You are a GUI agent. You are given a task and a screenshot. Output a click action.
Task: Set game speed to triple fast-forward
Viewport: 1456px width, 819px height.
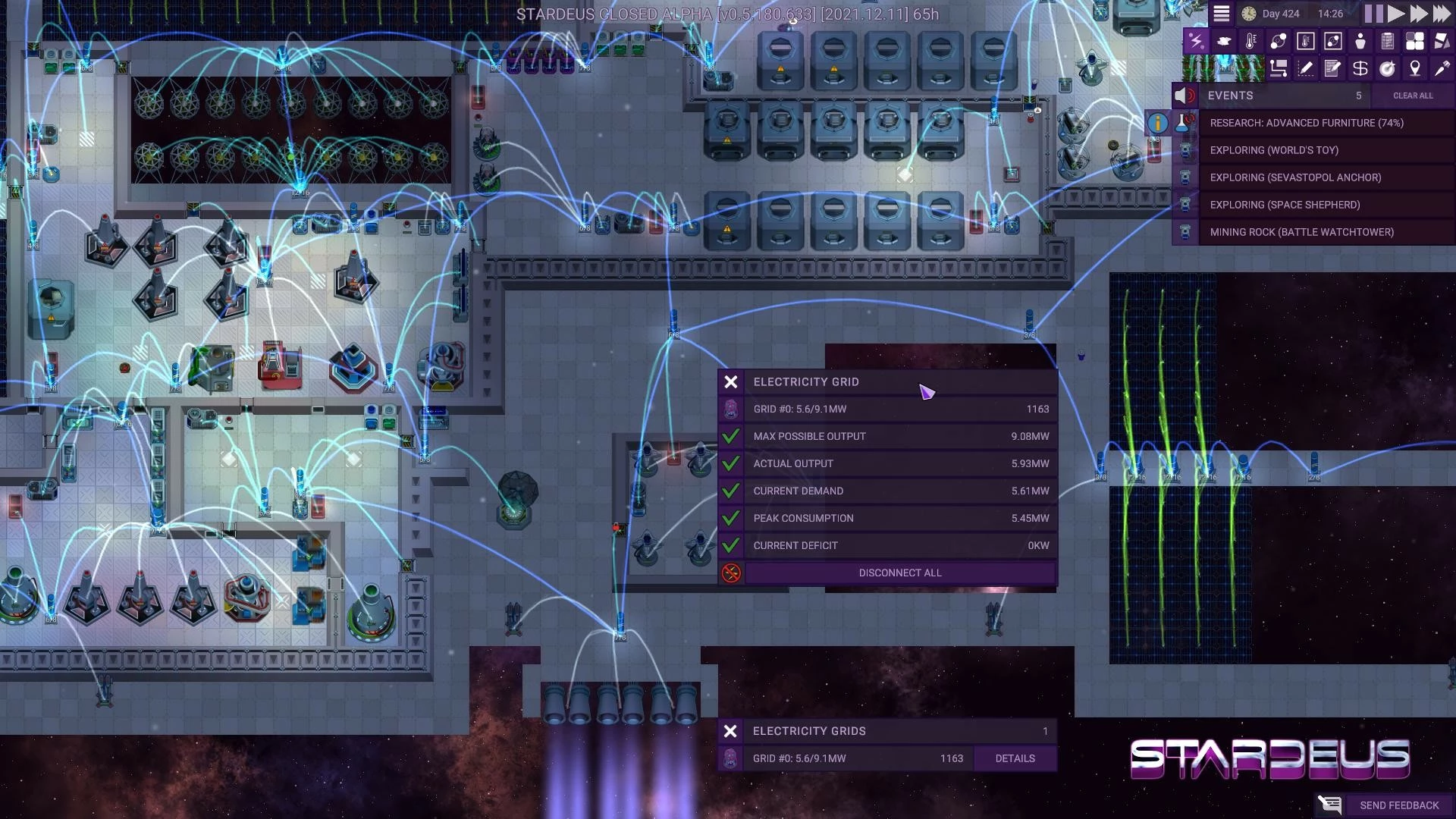(x=1442, y=14)
